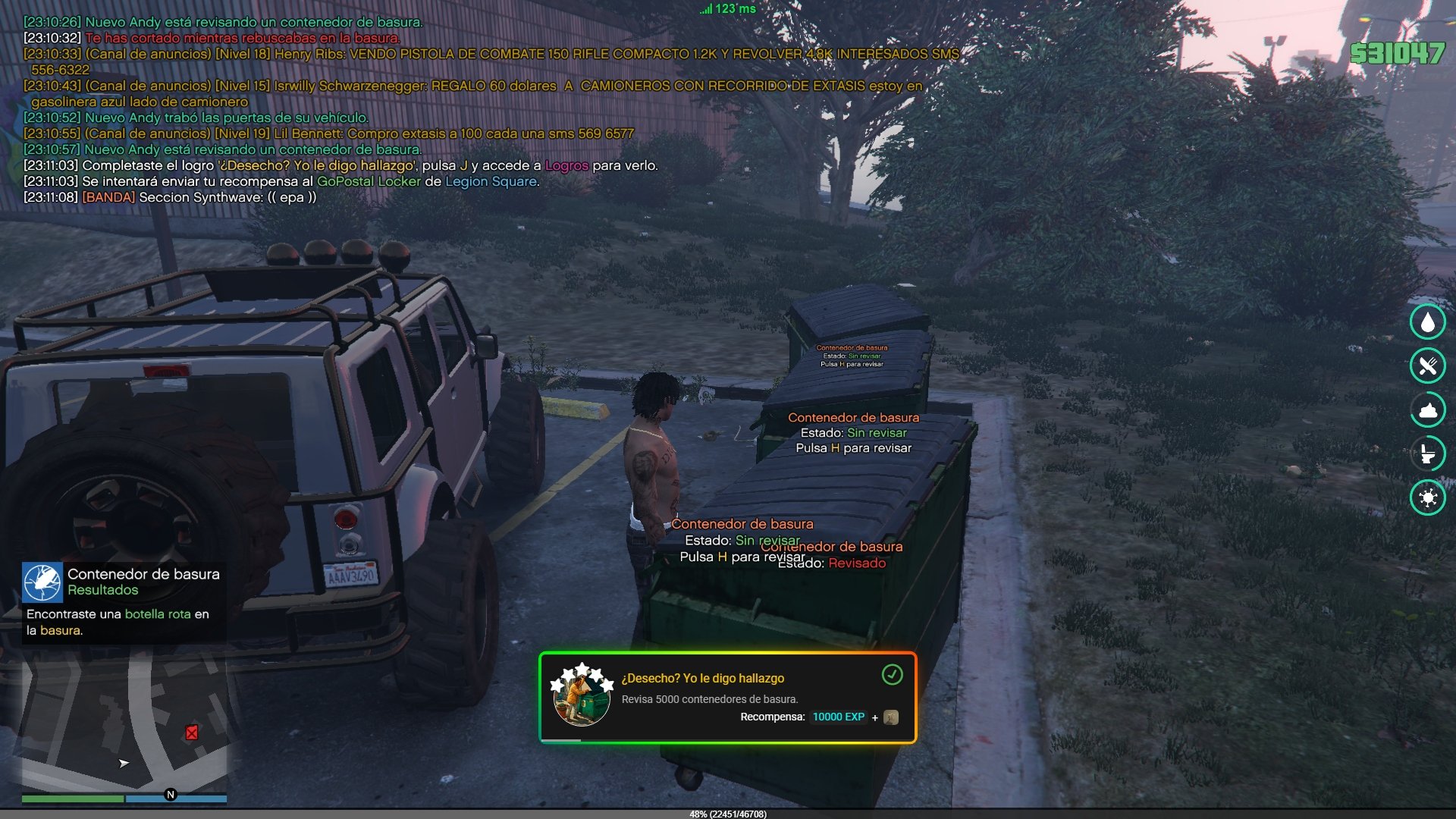The width and height of the screenshot is (1456, 819).
Task: Select the red marker on the minimap
Action: click(x=192, y=733)
